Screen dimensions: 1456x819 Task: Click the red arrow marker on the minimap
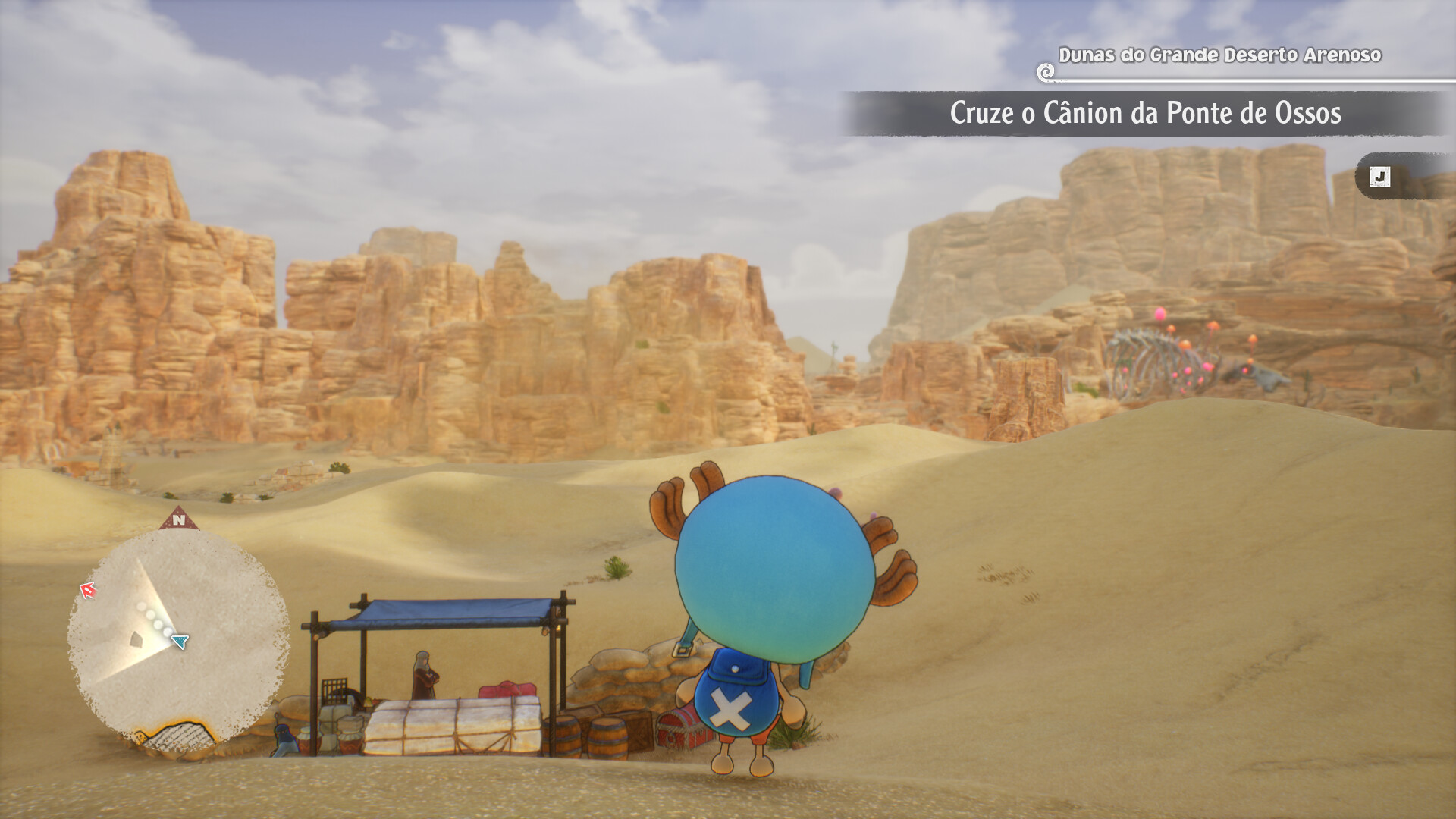(x=89, y=590)
